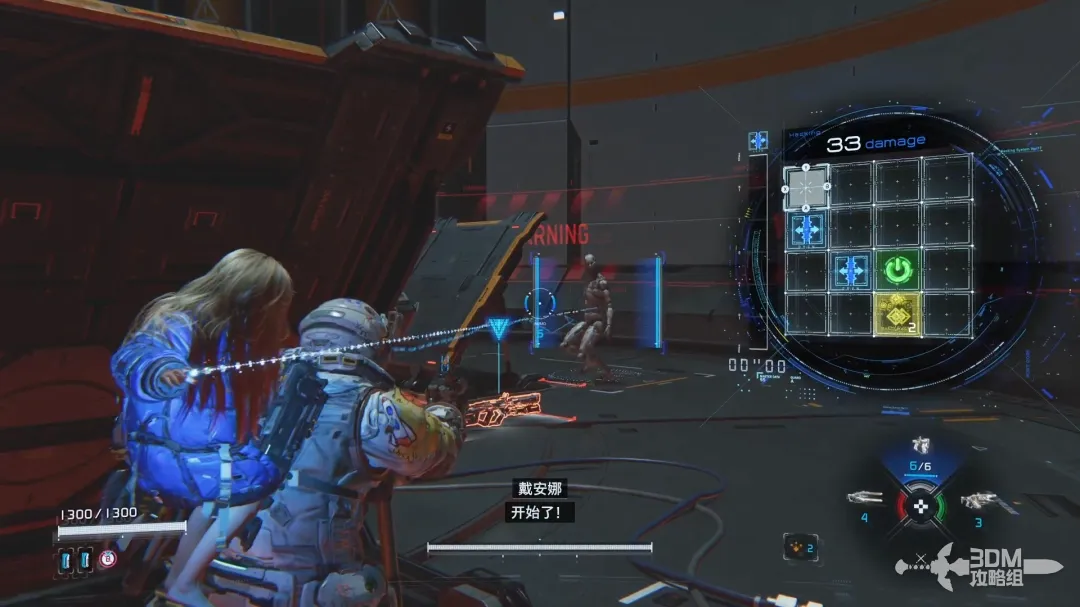1080x607 pixels.
Task: Switch to the weapon with 3 ammo
Action: (x=976, y=500)
